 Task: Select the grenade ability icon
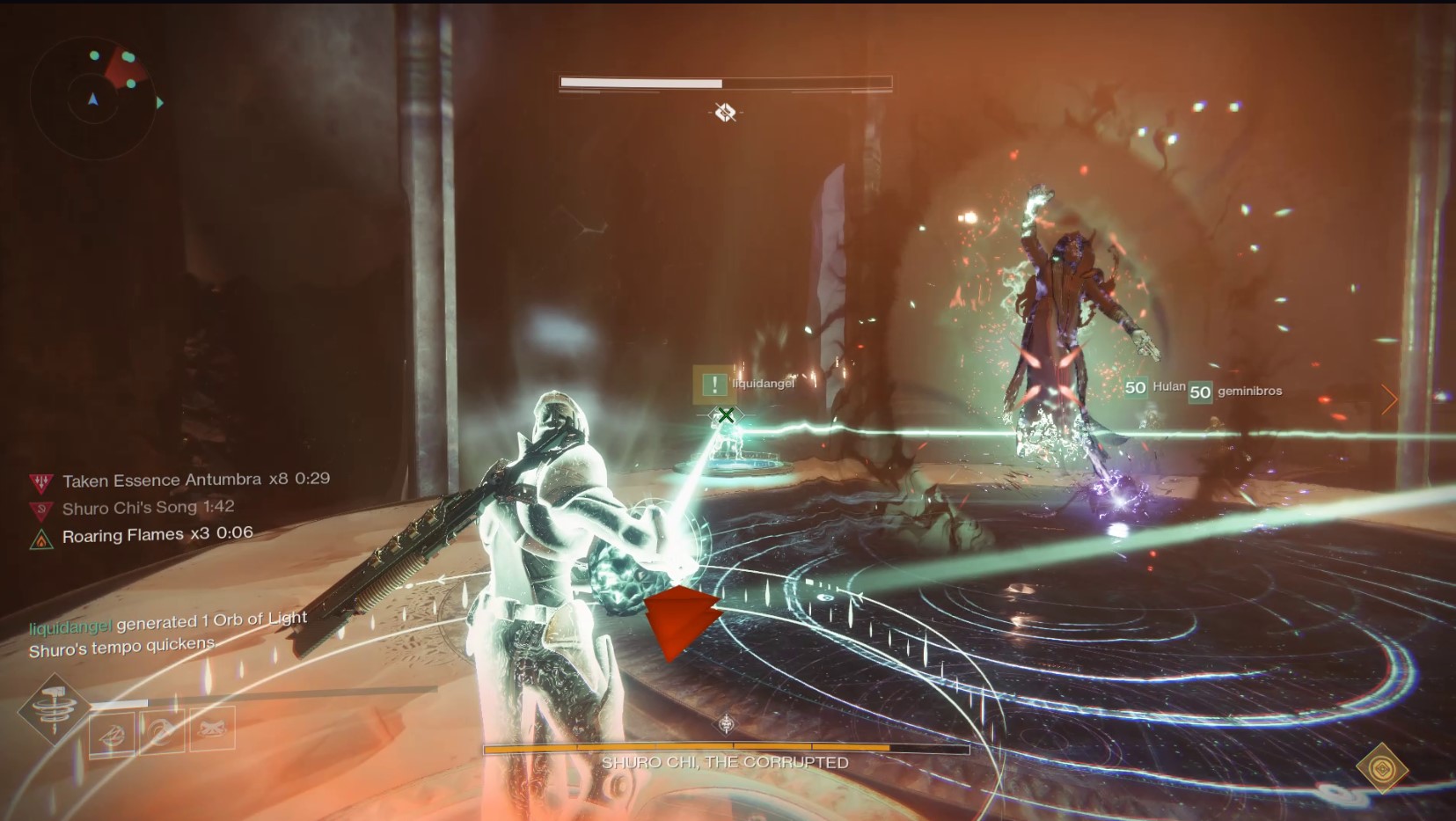click(113, 731)
